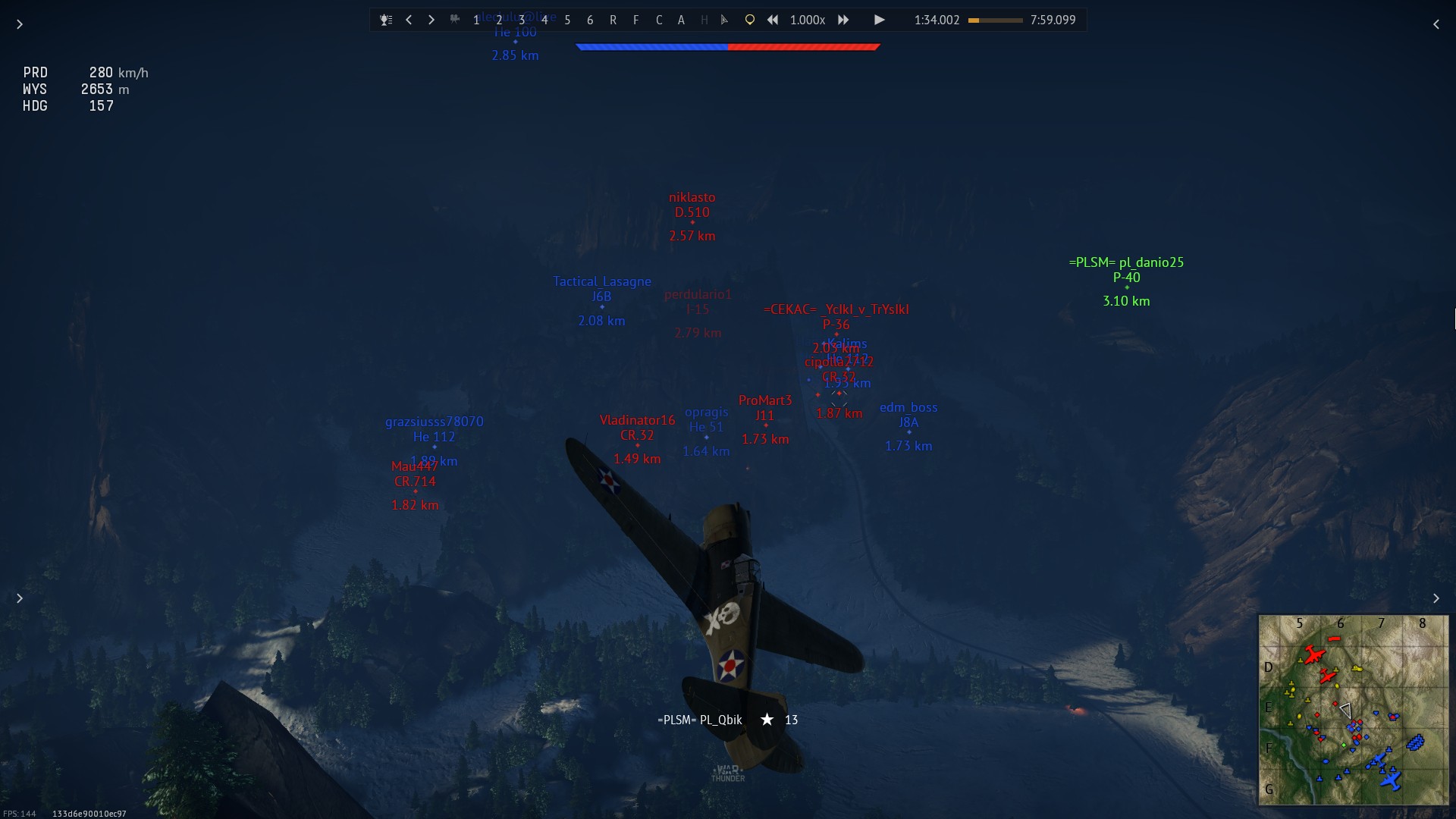Expand the top-right side panel arrow
This screenshot has height=819, width=1456.
[1436, 24]
